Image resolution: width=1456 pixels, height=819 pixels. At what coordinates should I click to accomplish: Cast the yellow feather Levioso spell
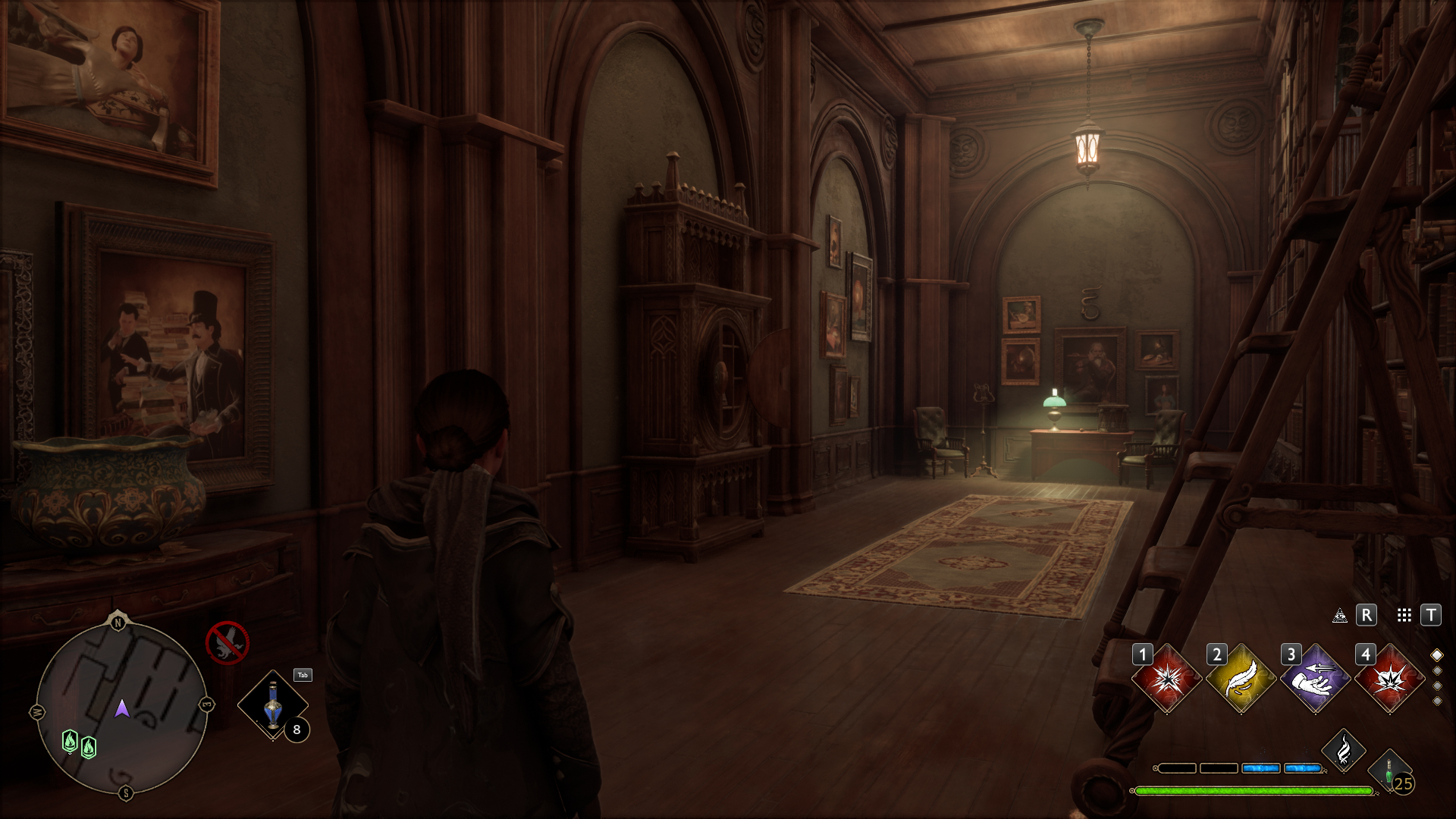[x=1241, y=679]
